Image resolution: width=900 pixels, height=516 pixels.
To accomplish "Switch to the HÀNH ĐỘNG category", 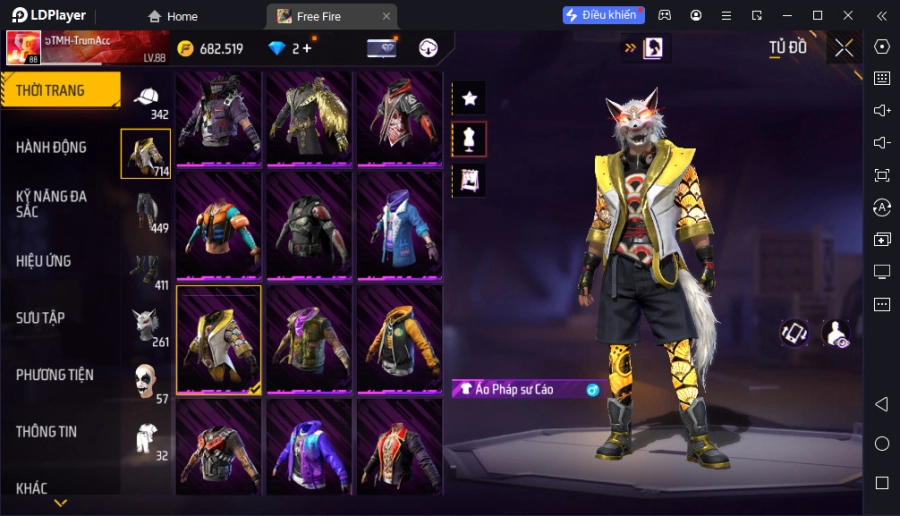I will click(x=52, y=147).
